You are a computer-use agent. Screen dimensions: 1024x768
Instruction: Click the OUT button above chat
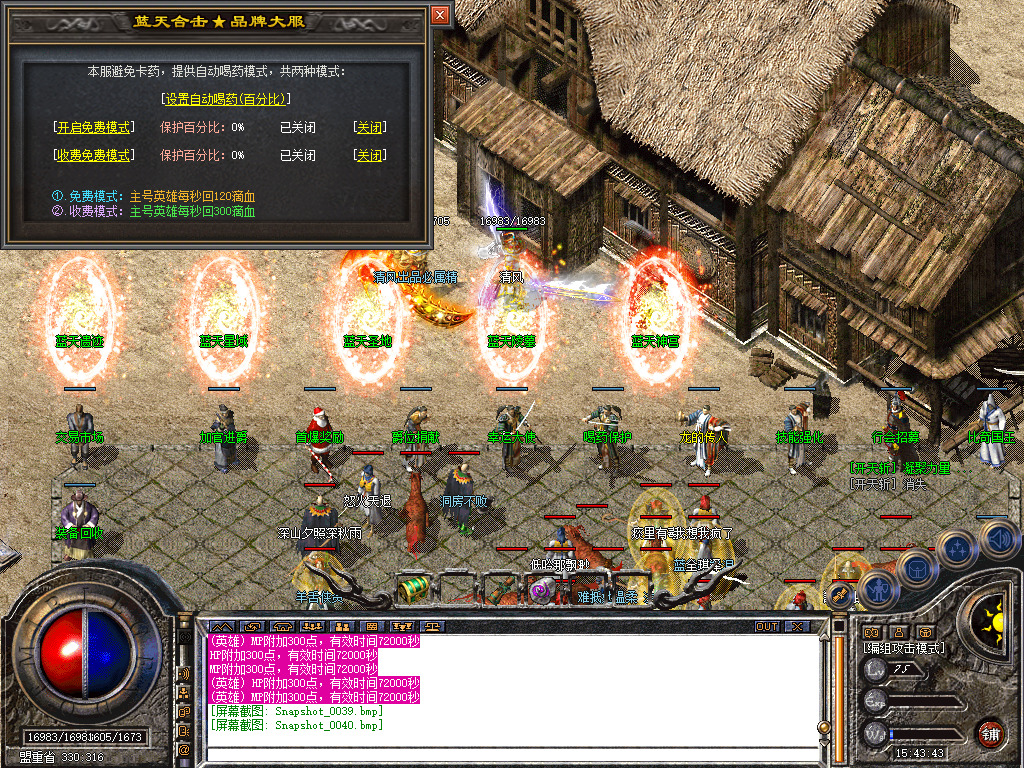(x=766, y=626)
